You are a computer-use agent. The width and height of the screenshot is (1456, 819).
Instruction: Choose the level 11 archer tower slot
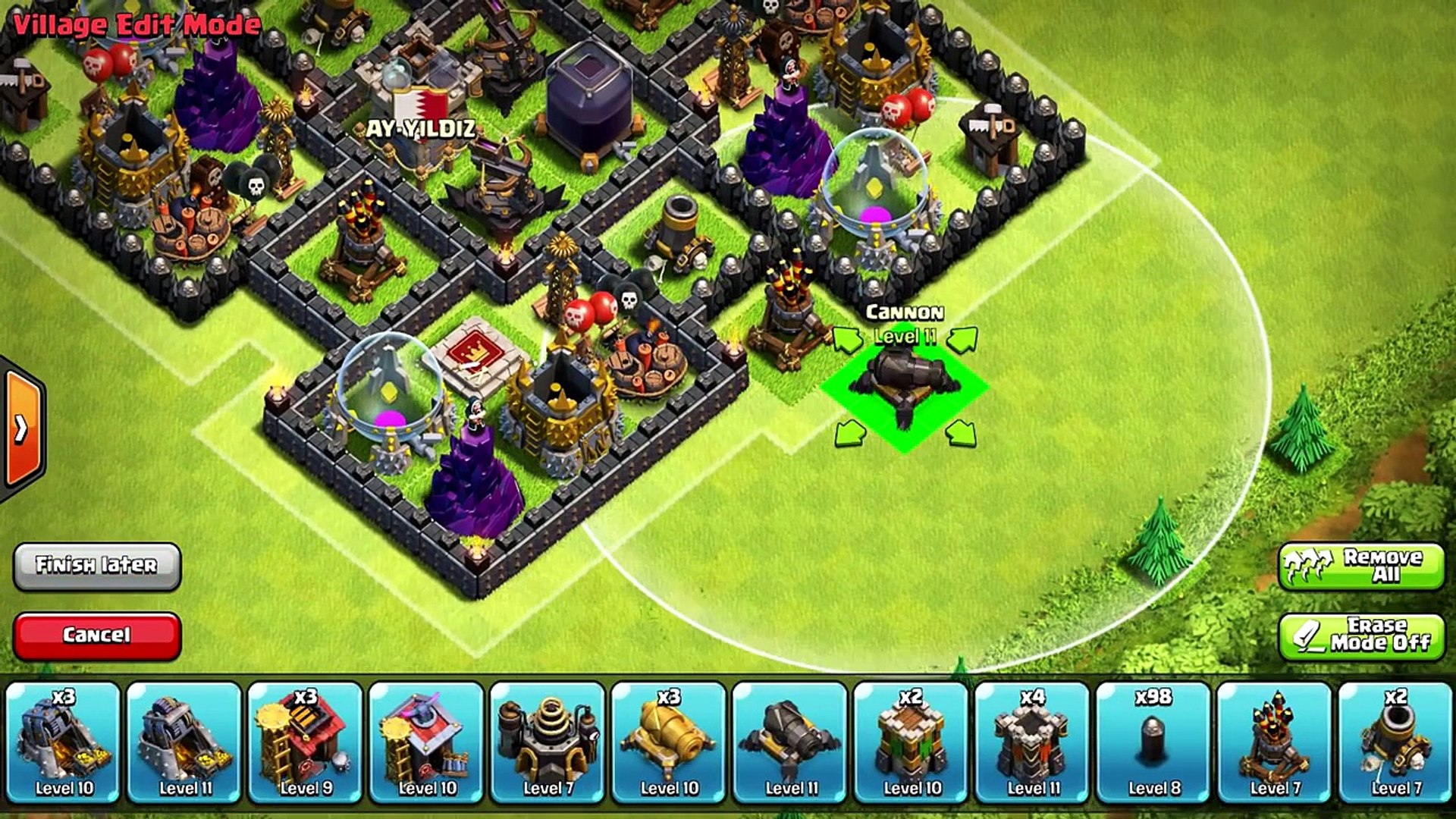click(x=1033, y=742)
